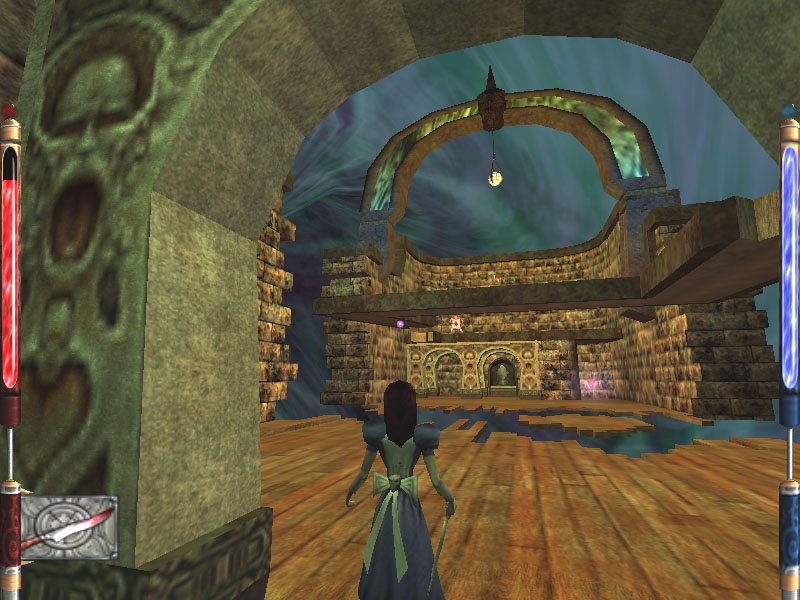Select the bloody knife weapon icon
The width and height of the screenshot is (800, 600).
click(x=68, y=527)
